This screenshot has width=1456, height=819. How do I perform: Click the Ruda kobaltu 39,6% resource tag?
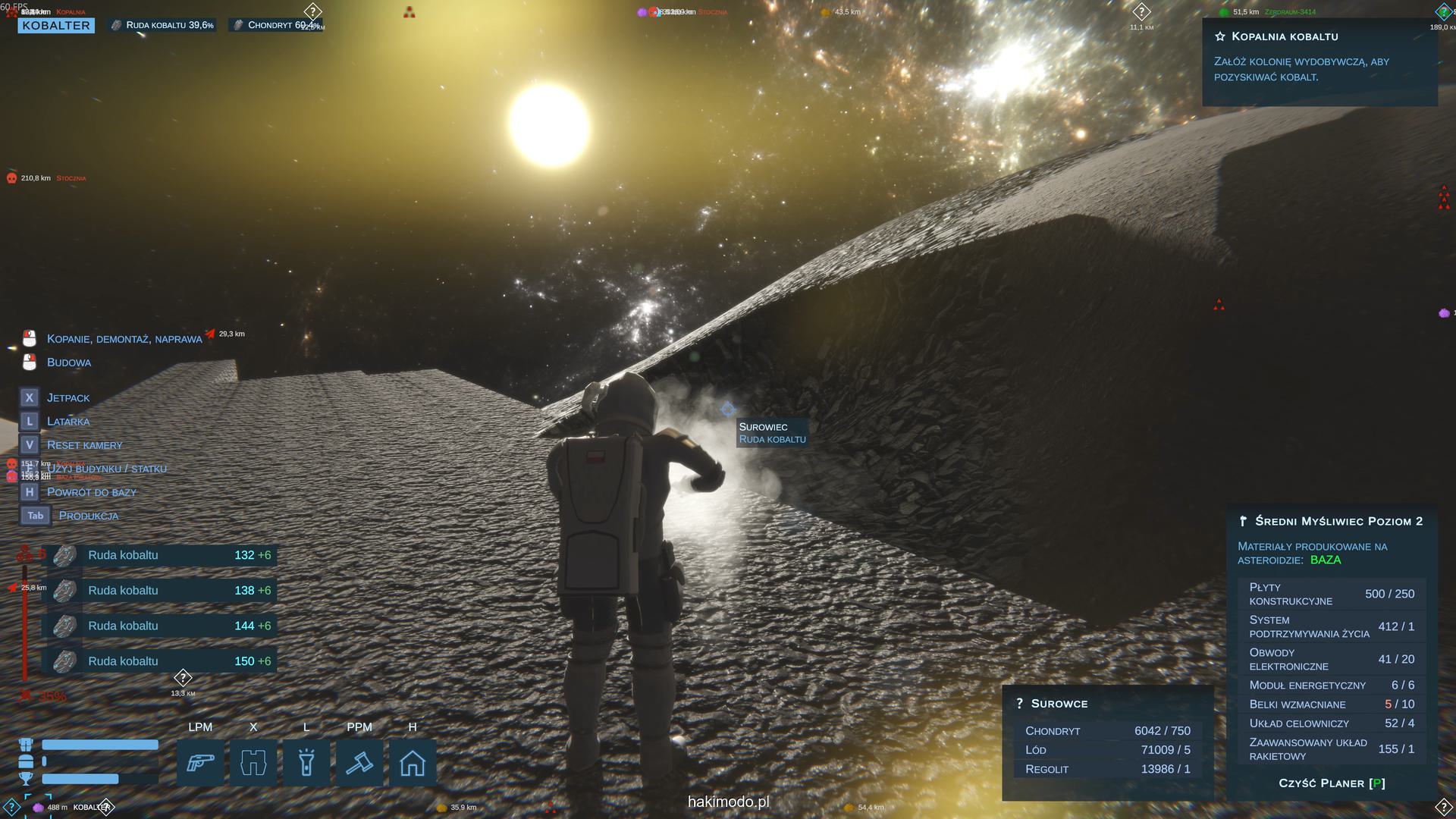pos(162,25)
